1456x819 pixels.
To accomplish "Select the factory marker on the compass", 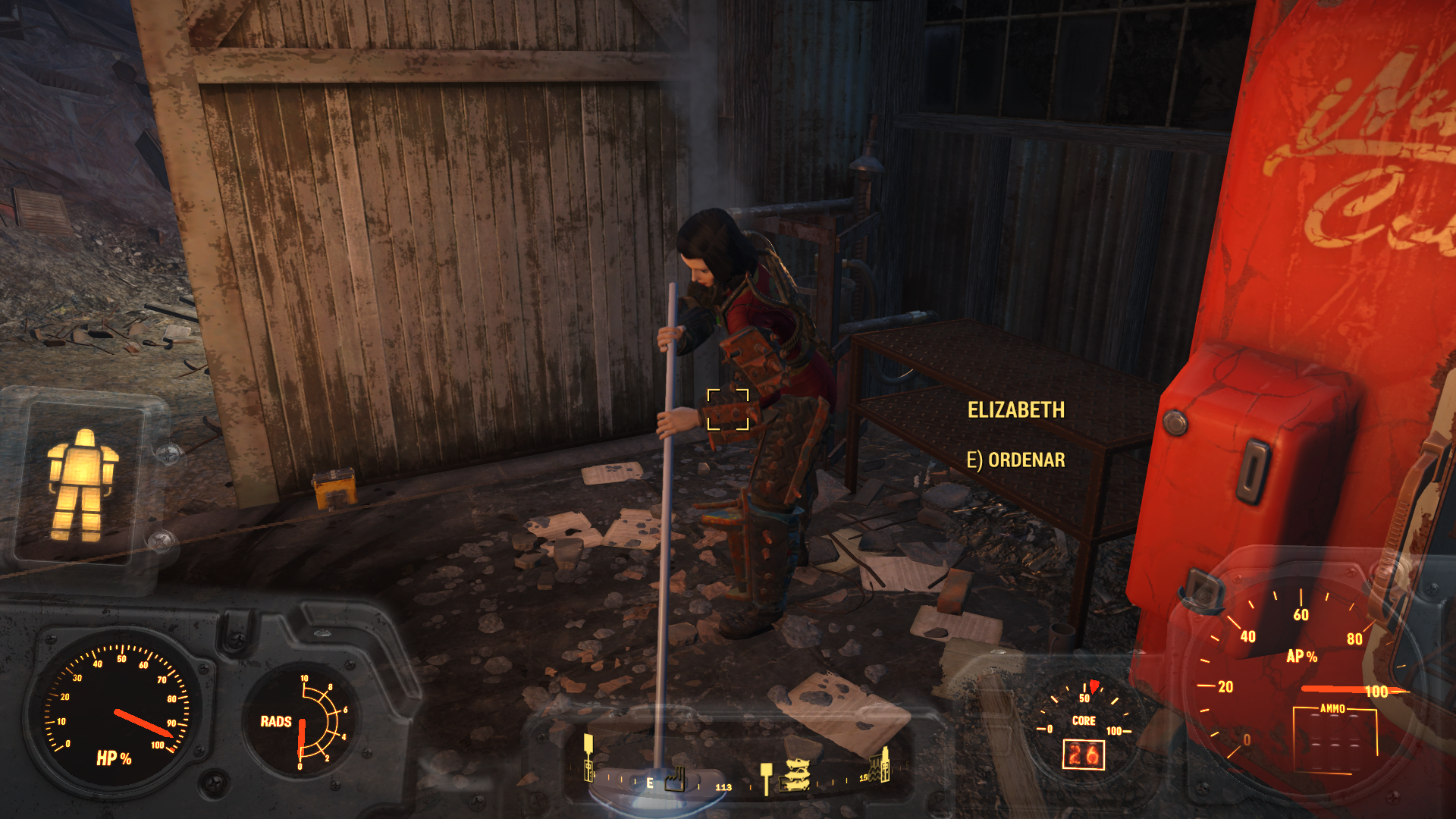I will click(x=675, y=779).
